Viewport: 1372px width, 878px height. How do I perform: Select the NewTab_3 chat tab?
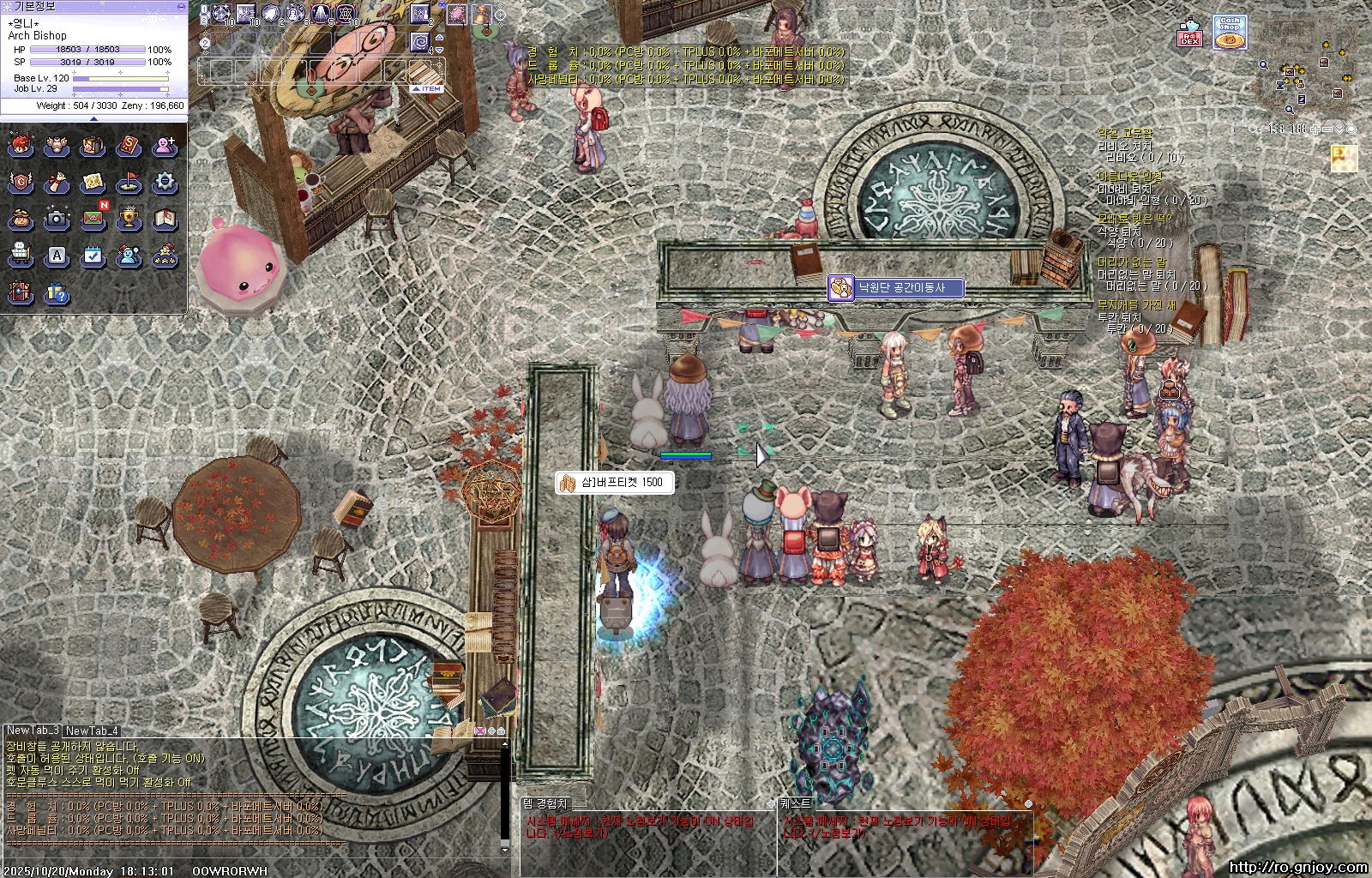33,731
